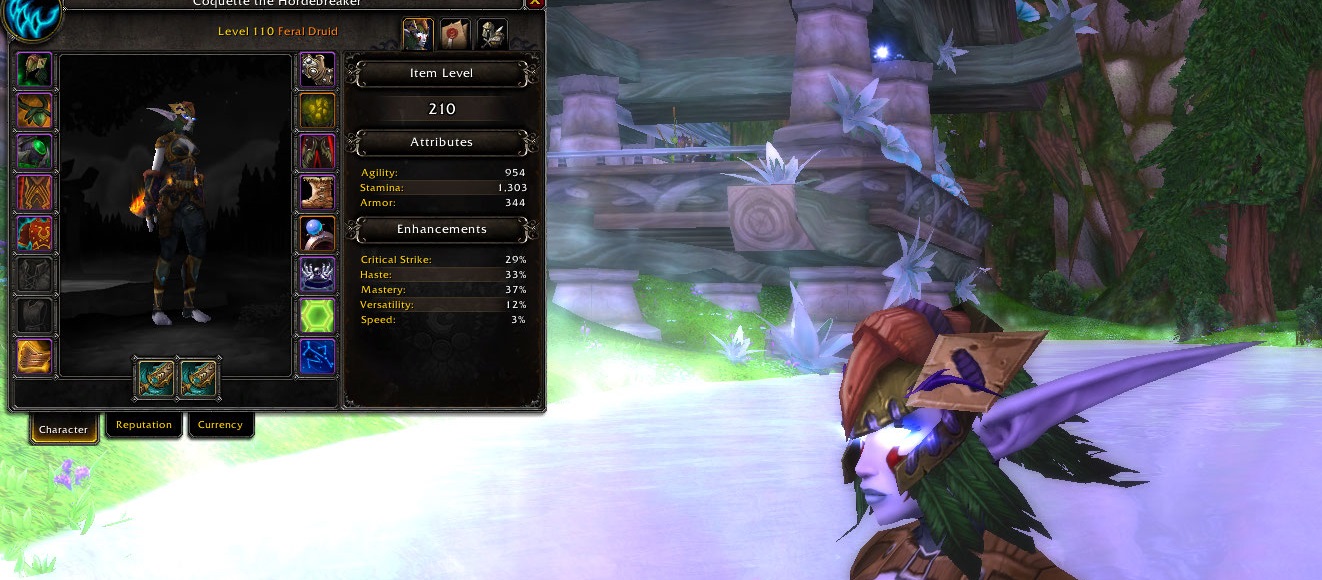This screenshot has height=580, width=1322.
Task: Close the character panel
Action: tap(535, 3)
